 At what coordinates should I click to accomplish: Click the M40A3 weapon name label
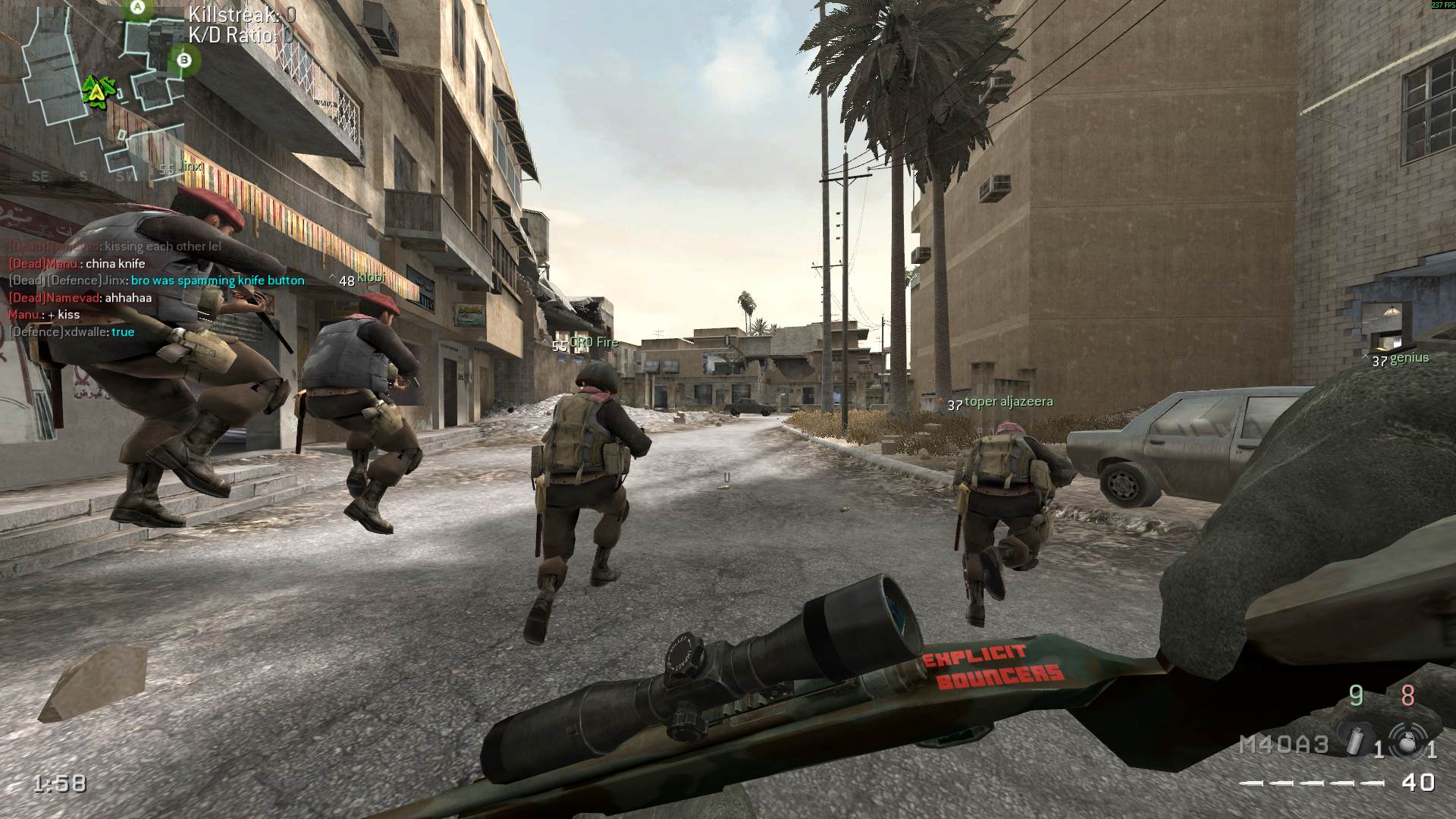point(1283,745)
